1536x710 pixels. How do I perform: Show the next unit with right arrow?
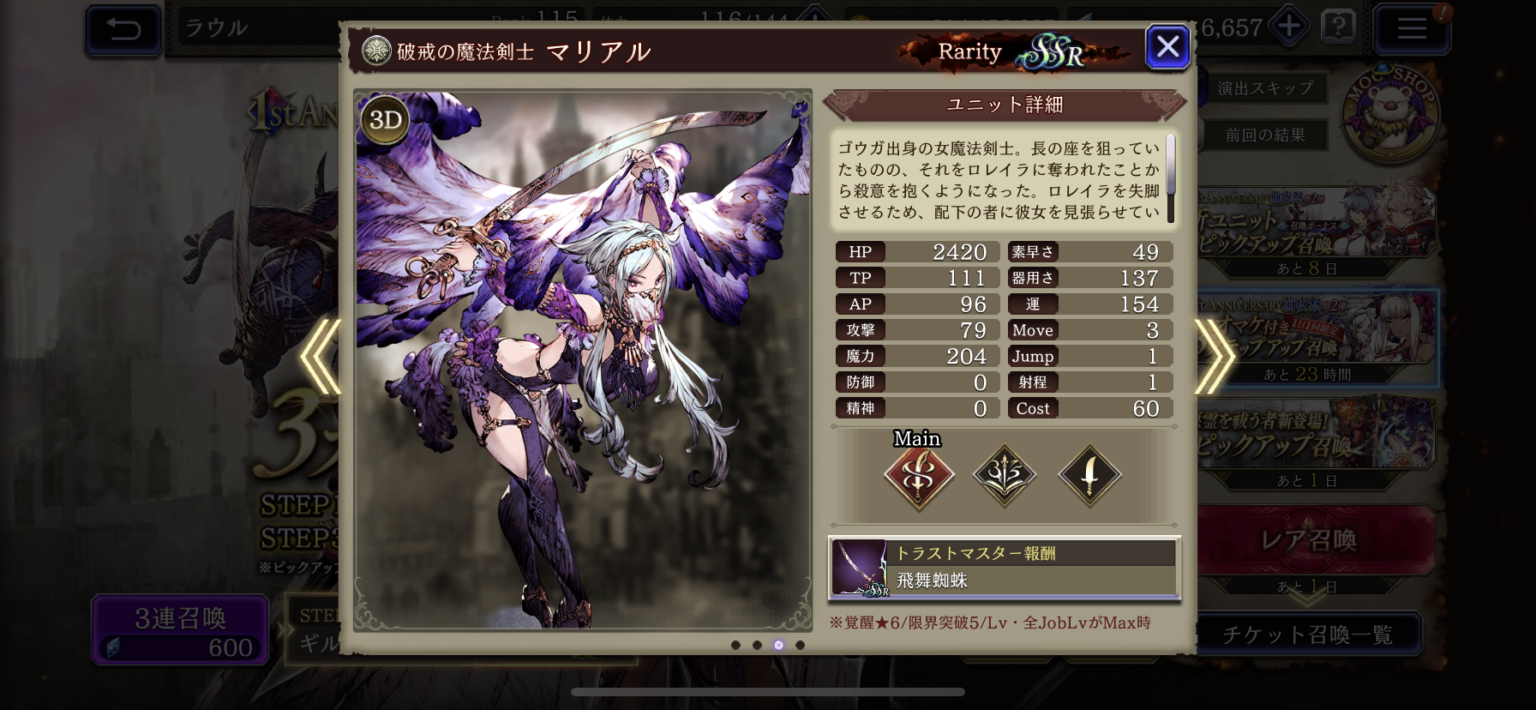point(1214,357)
